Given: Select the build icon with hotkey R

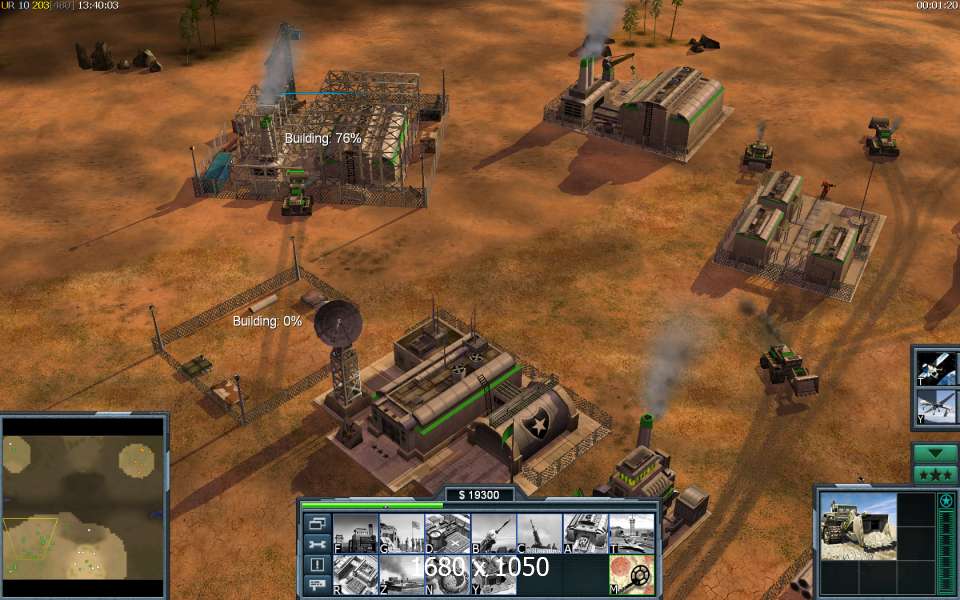Looking at the screenshot, I should [x=355, y=574].
